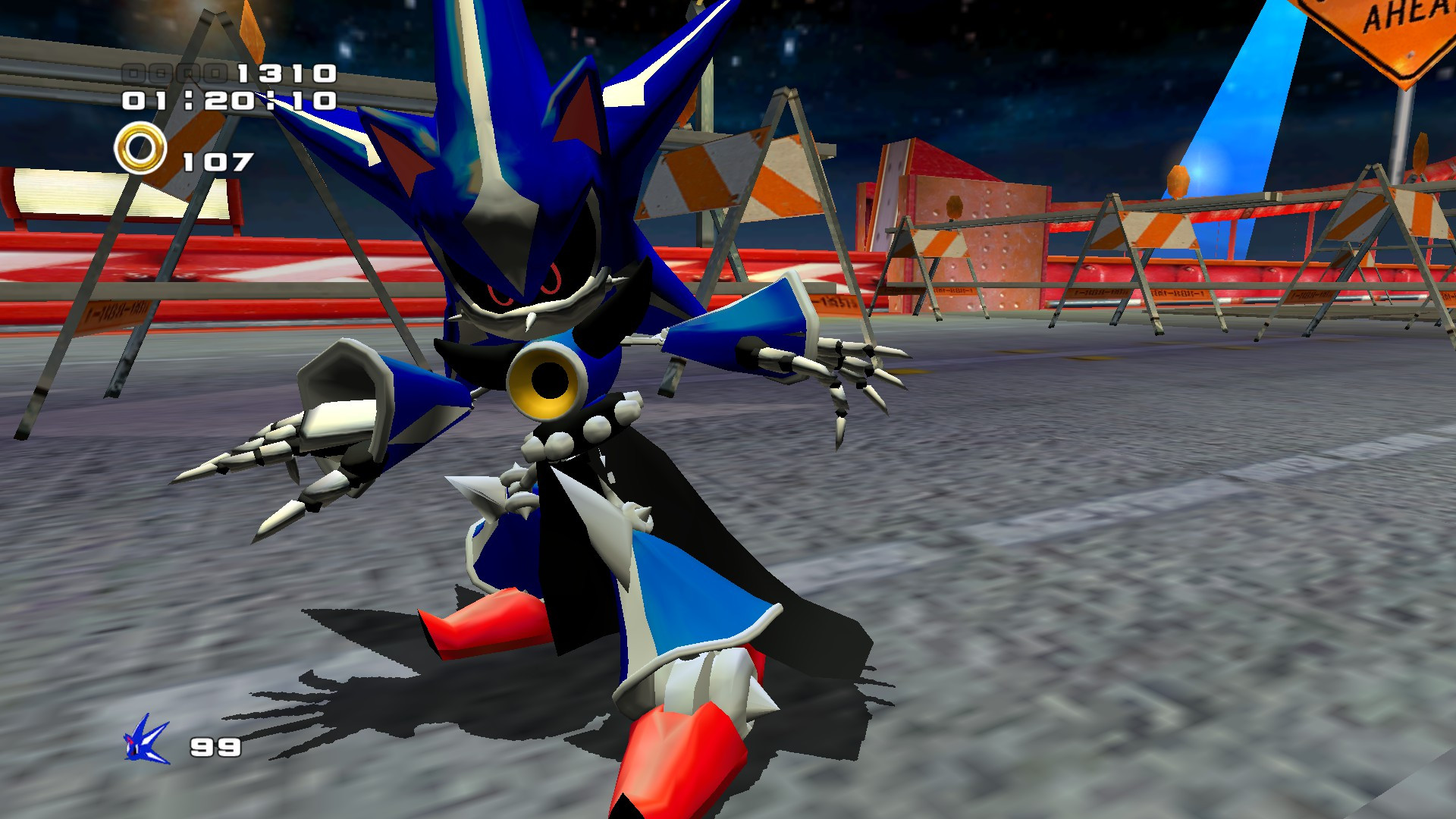Click the ring count number 107

tap(216, 160)
